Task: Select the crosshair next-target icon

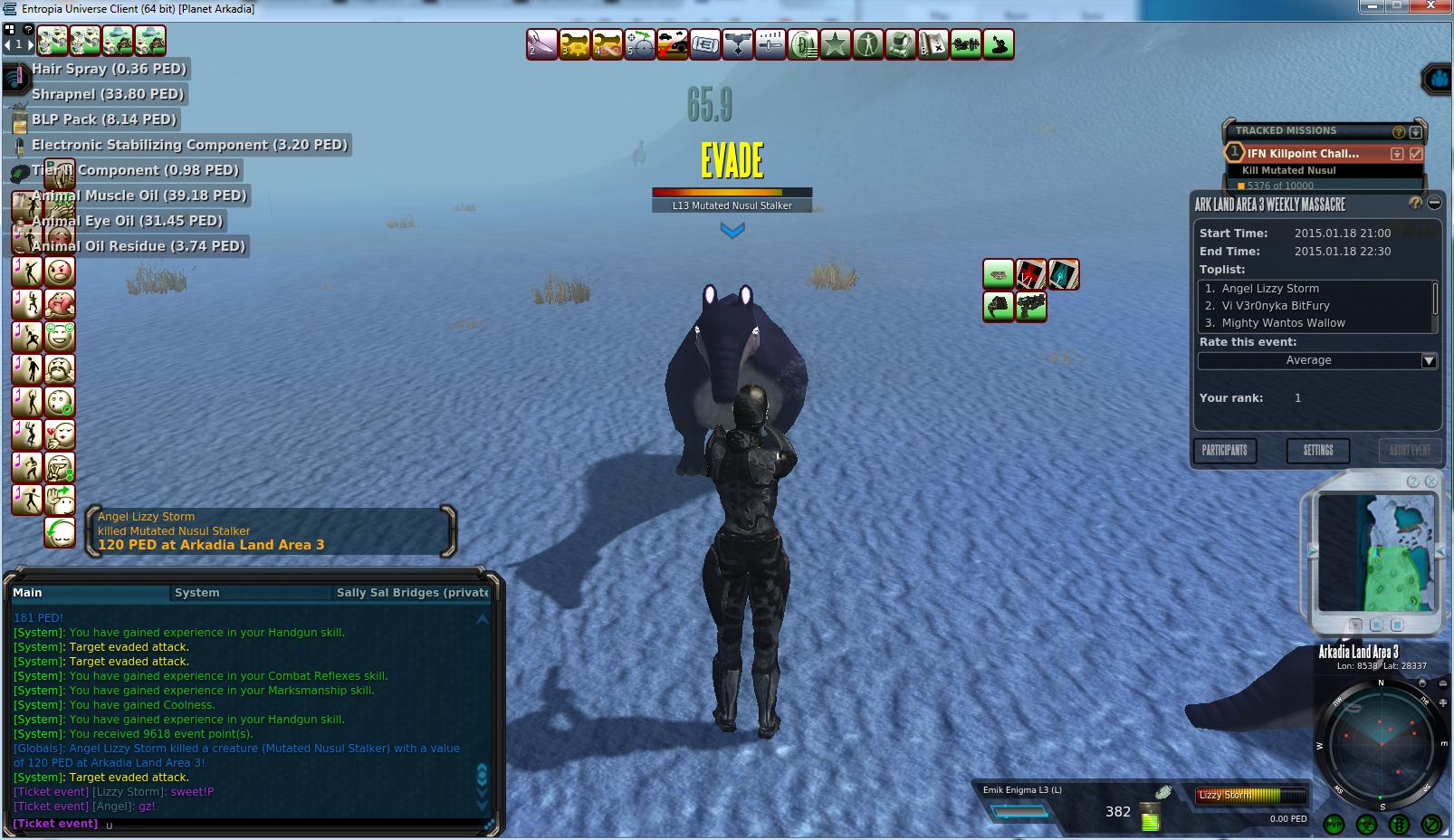Action: (640, 44)
